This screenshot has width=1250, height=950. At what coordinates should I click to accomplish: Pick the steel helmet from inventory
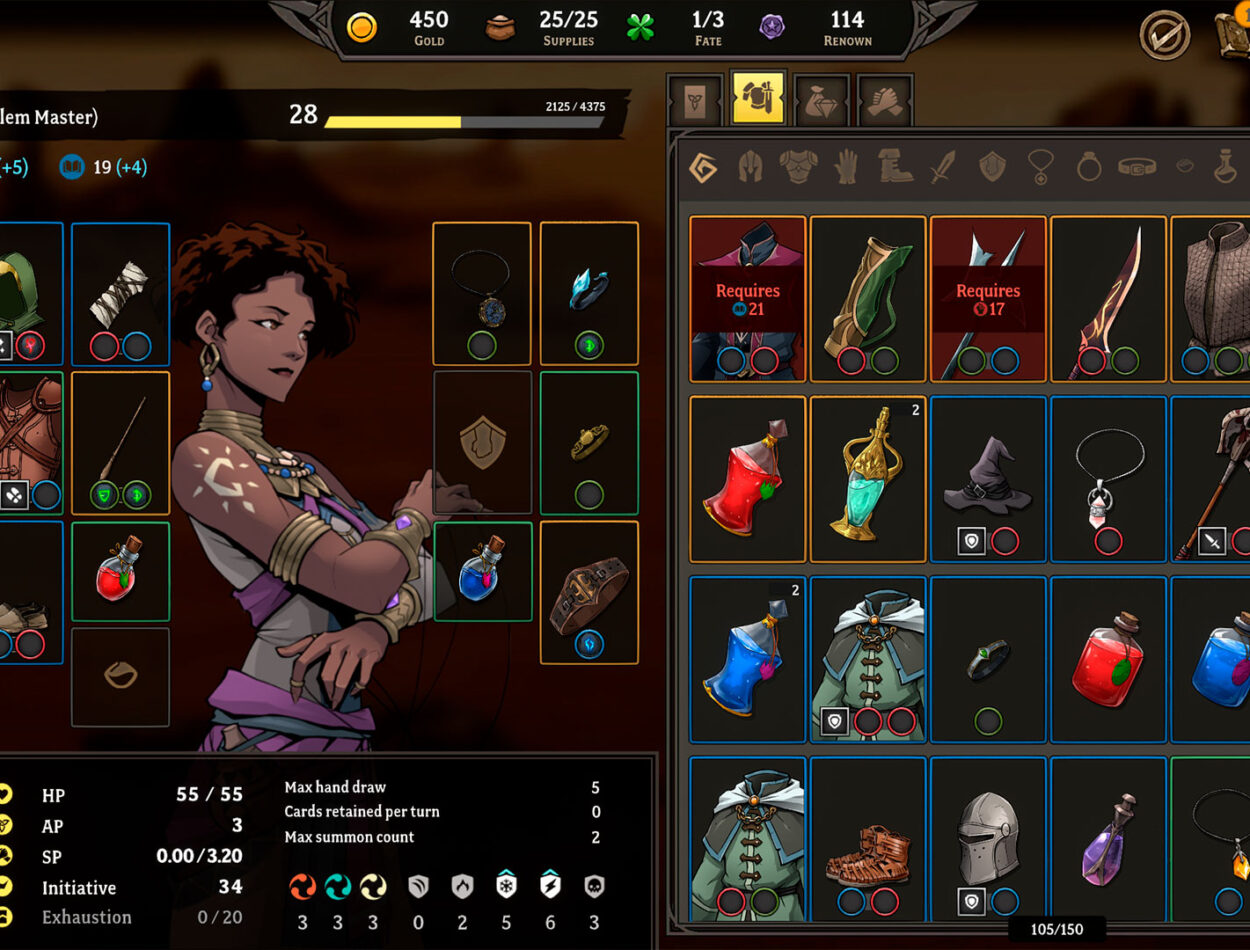coord(988,838)
